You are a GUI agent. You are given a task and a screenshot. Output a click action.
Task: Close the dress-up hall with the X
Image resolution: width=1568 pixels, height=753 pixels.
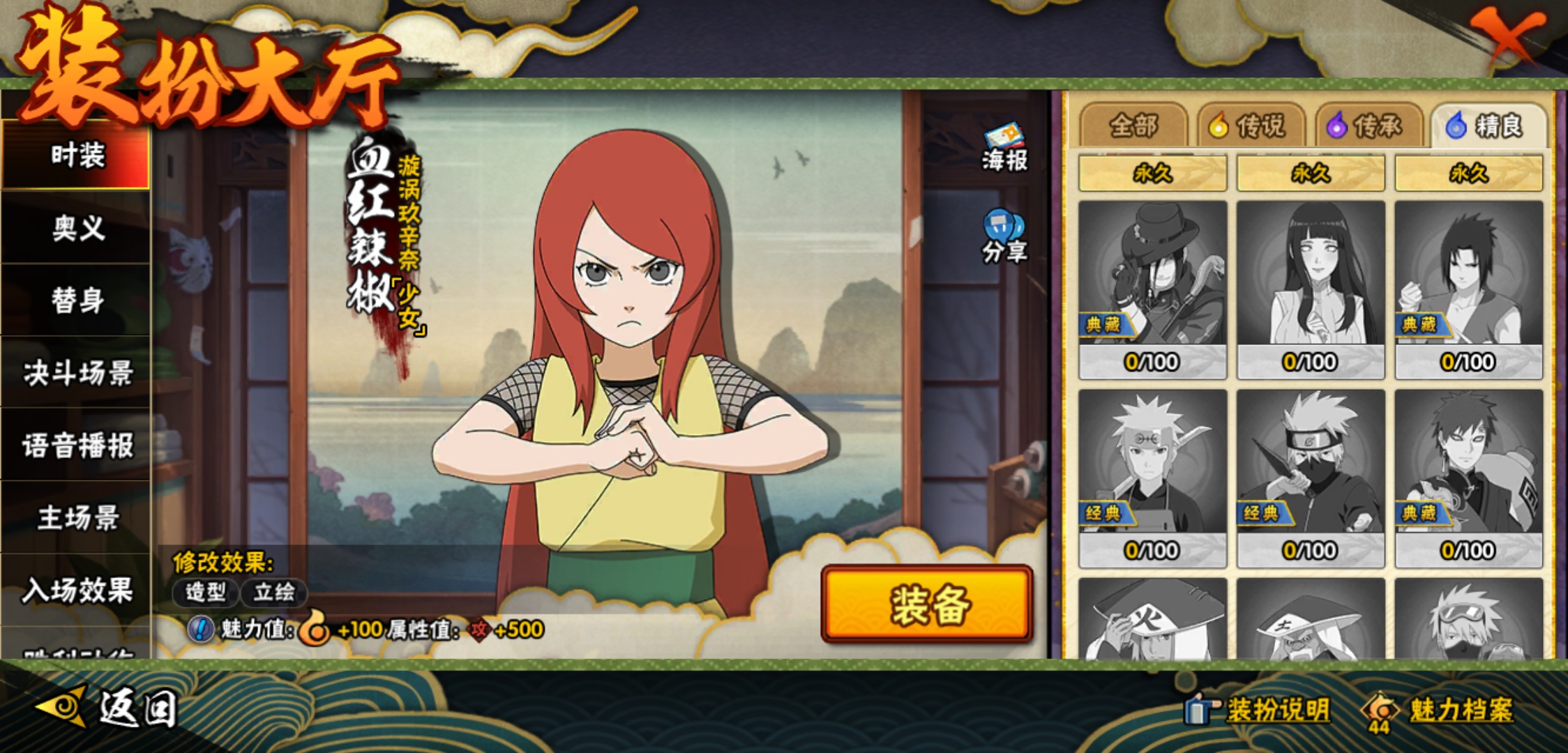(x=1507, y=35)
